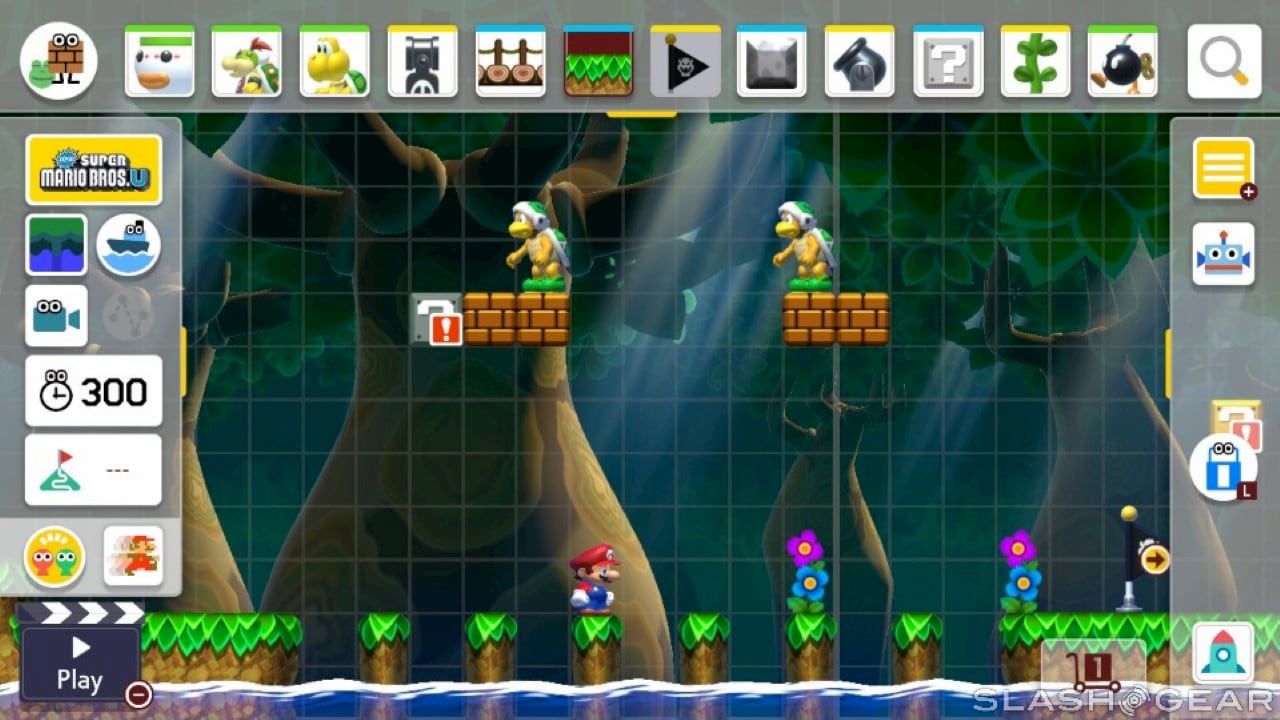Viewport: 1280px width, 720px height.
Task: Expand the yellow menu panel with plus badge
Action: 1224,166
